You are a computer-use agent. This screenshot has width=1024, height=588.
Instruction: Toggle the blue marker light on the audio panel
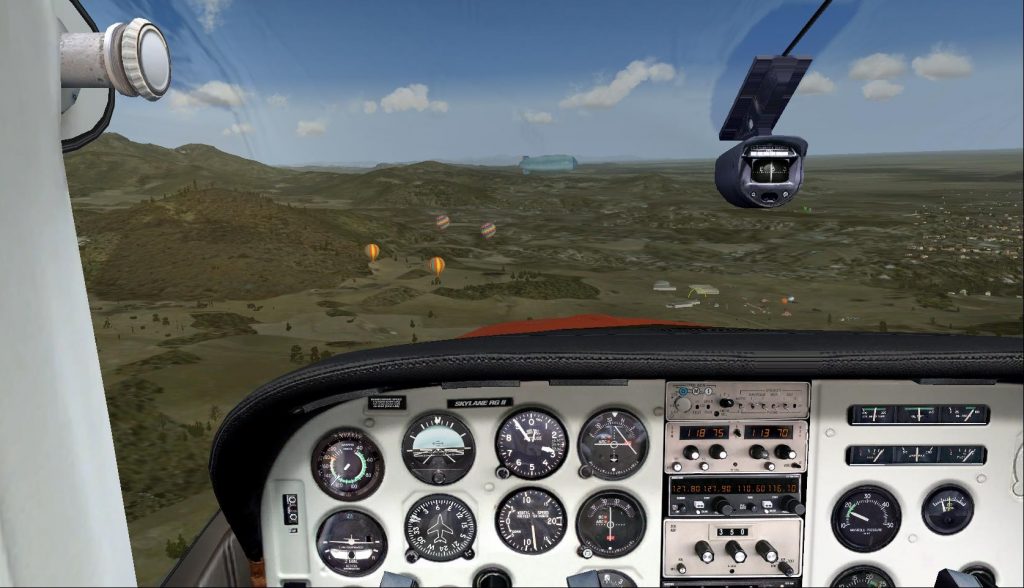point(682,389)
